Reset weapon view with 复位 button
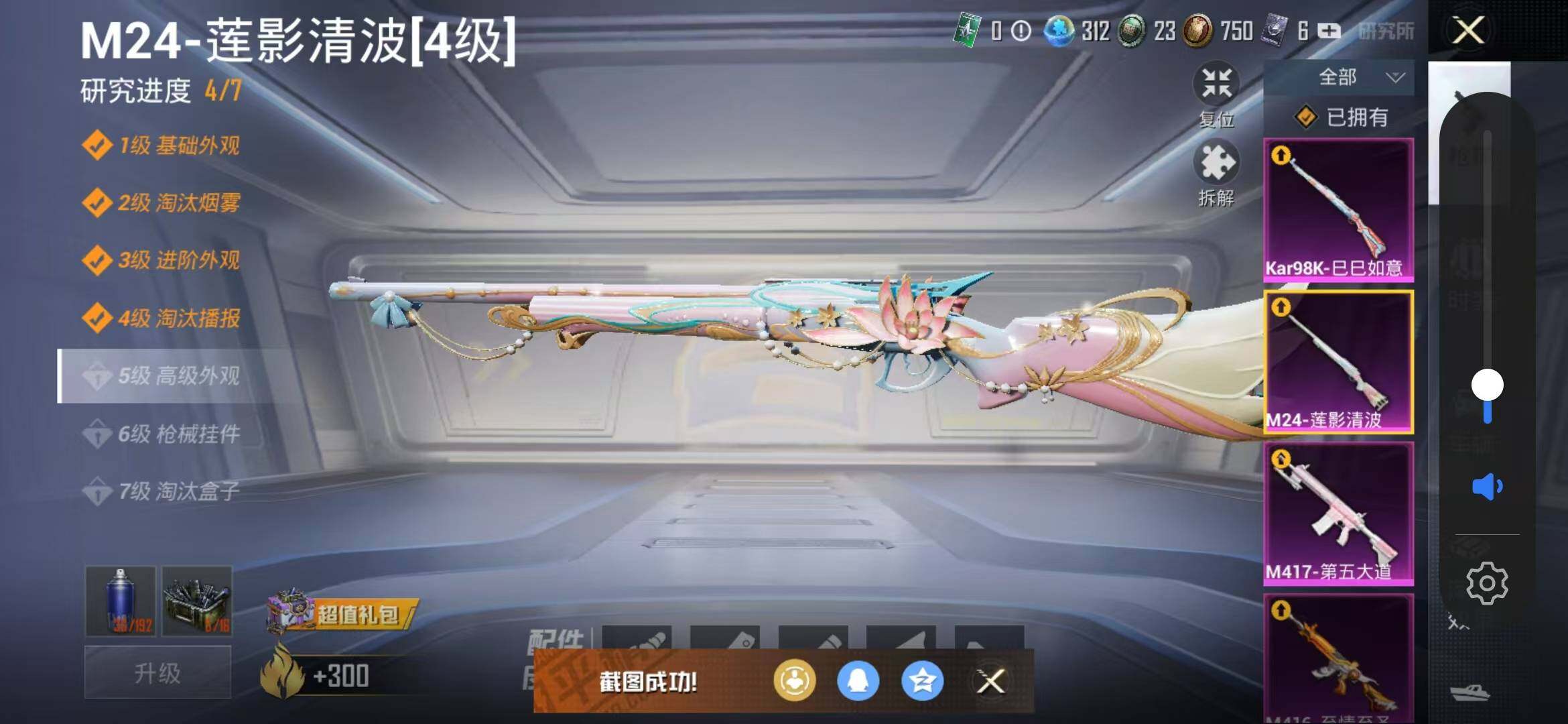 [x=1216, y=95]
